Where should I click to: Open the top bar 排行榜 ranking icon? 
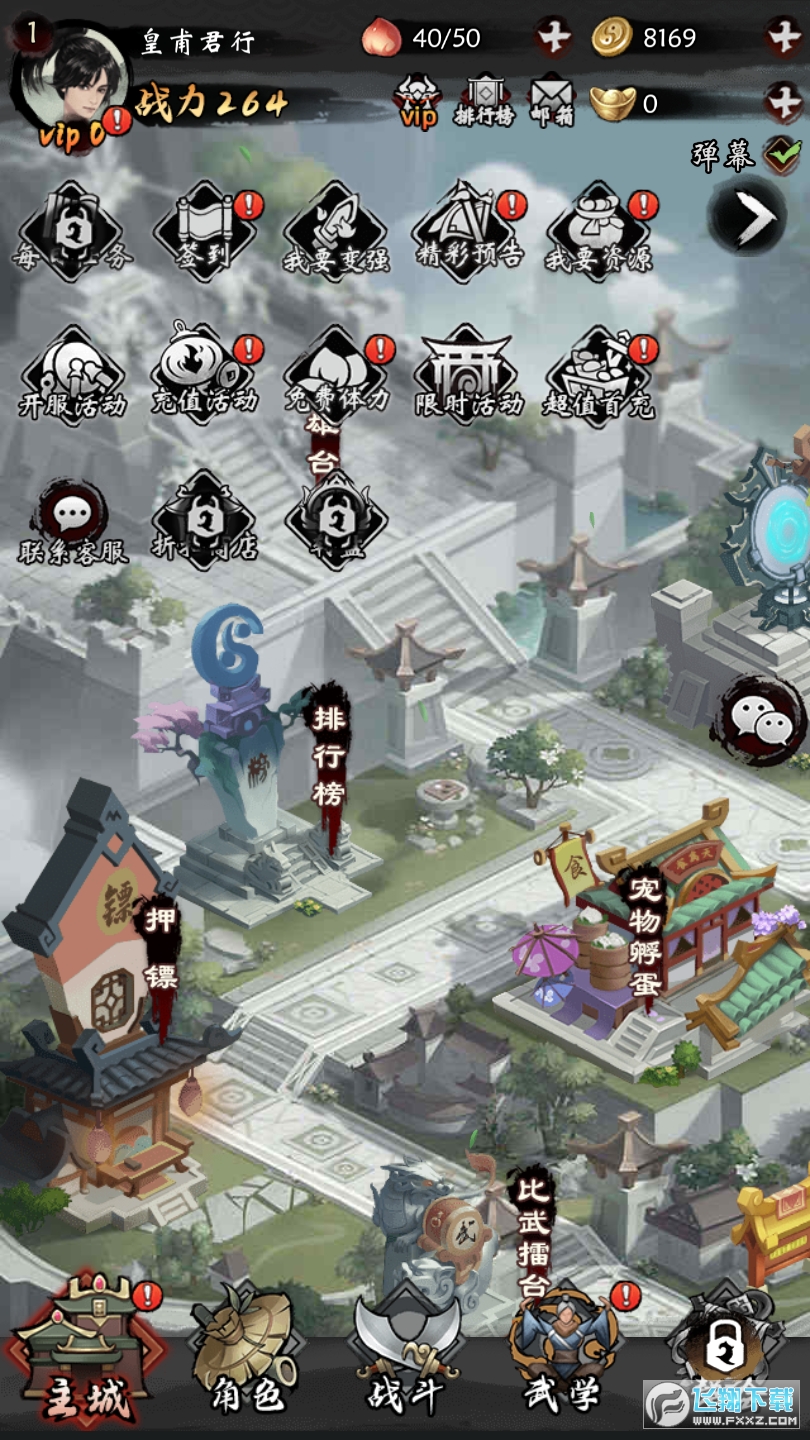pos(486,101)
